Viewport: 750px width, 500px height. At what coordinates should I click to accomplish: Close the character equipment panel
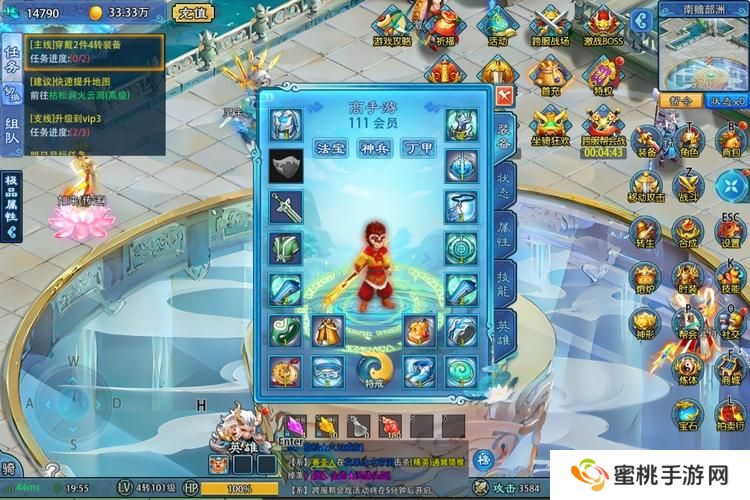coord(505,97)
